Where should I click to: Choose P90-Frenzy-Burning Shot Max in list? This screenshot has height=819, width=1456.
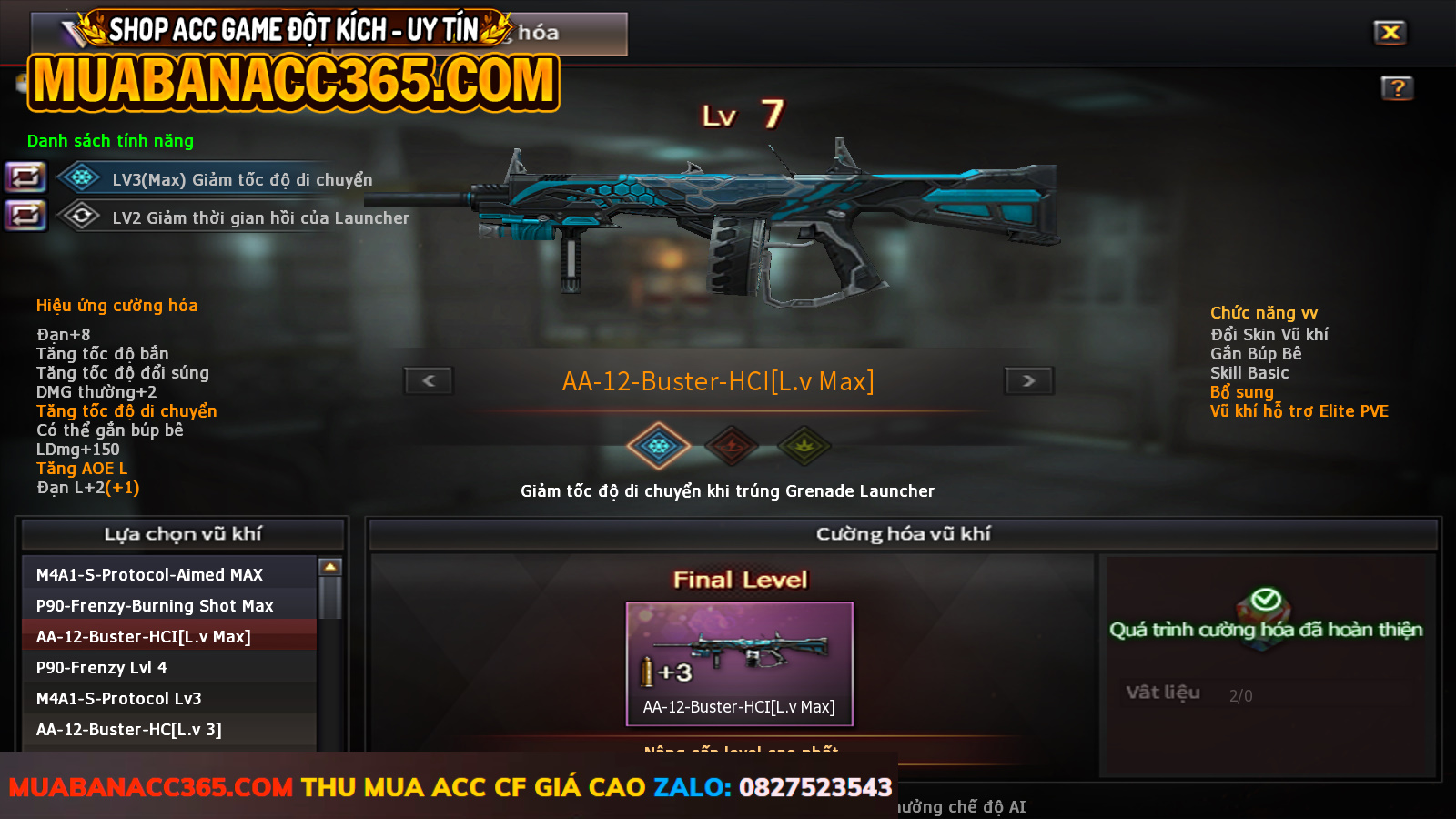[x=169, y=605]
